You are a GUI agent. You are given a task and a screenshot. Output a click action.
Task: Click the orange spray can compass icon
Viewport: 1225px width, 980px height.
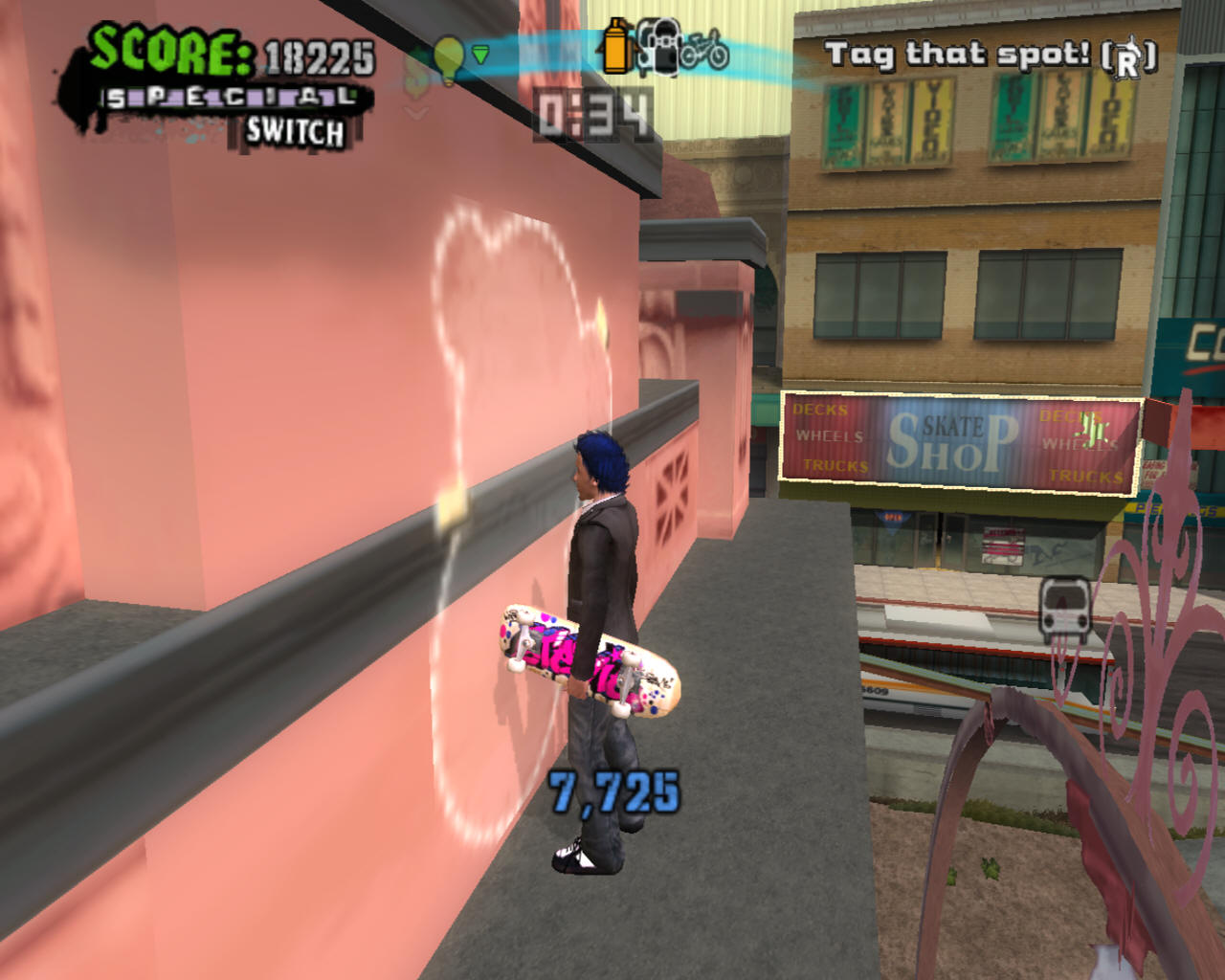pos(616,47)
